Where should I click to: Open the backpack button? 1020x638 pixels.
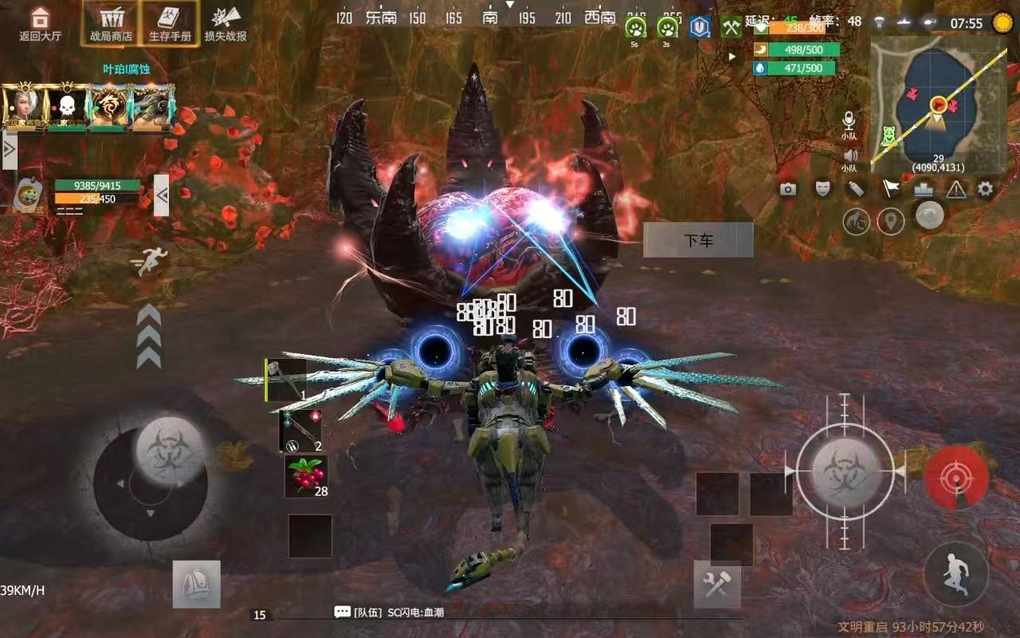pos(196,584)
